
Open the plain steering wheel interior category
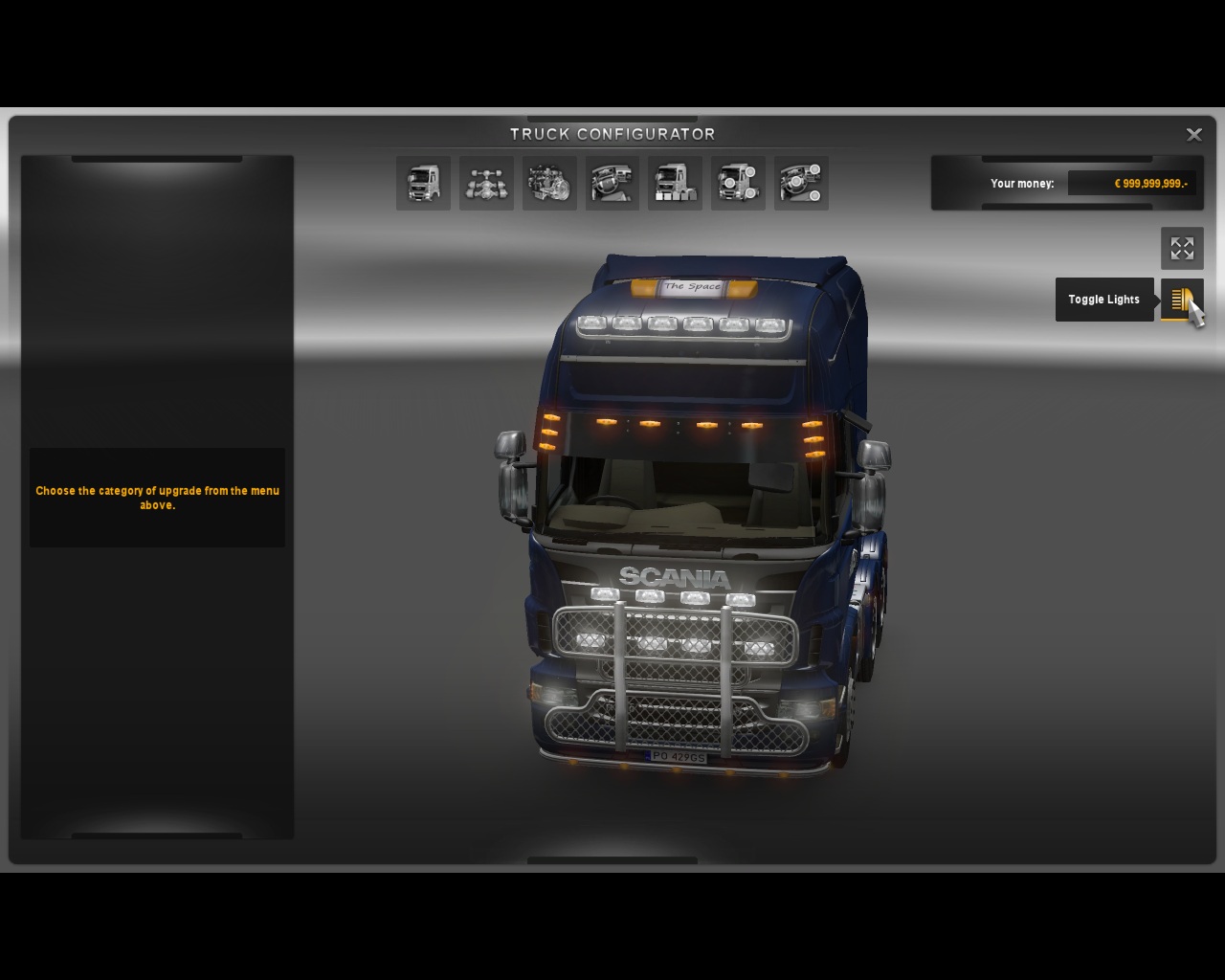click(612, 183)
